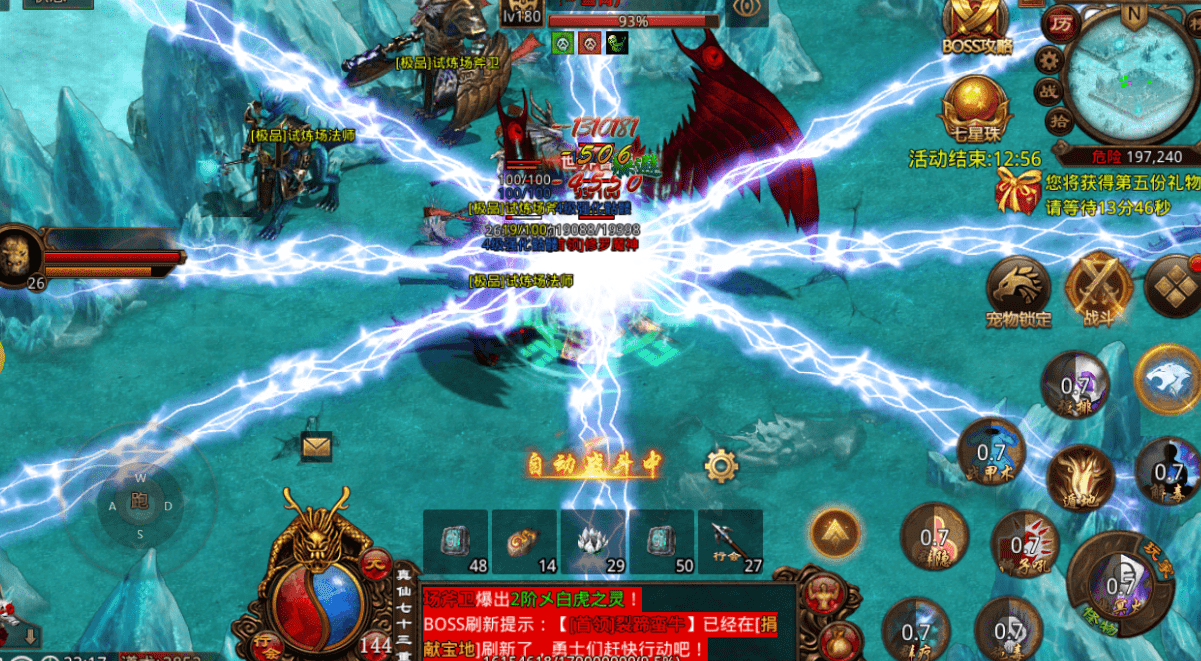1201x661 pixels.
Task: Use the orange swirl stone item slot
Action: [523, 541]
